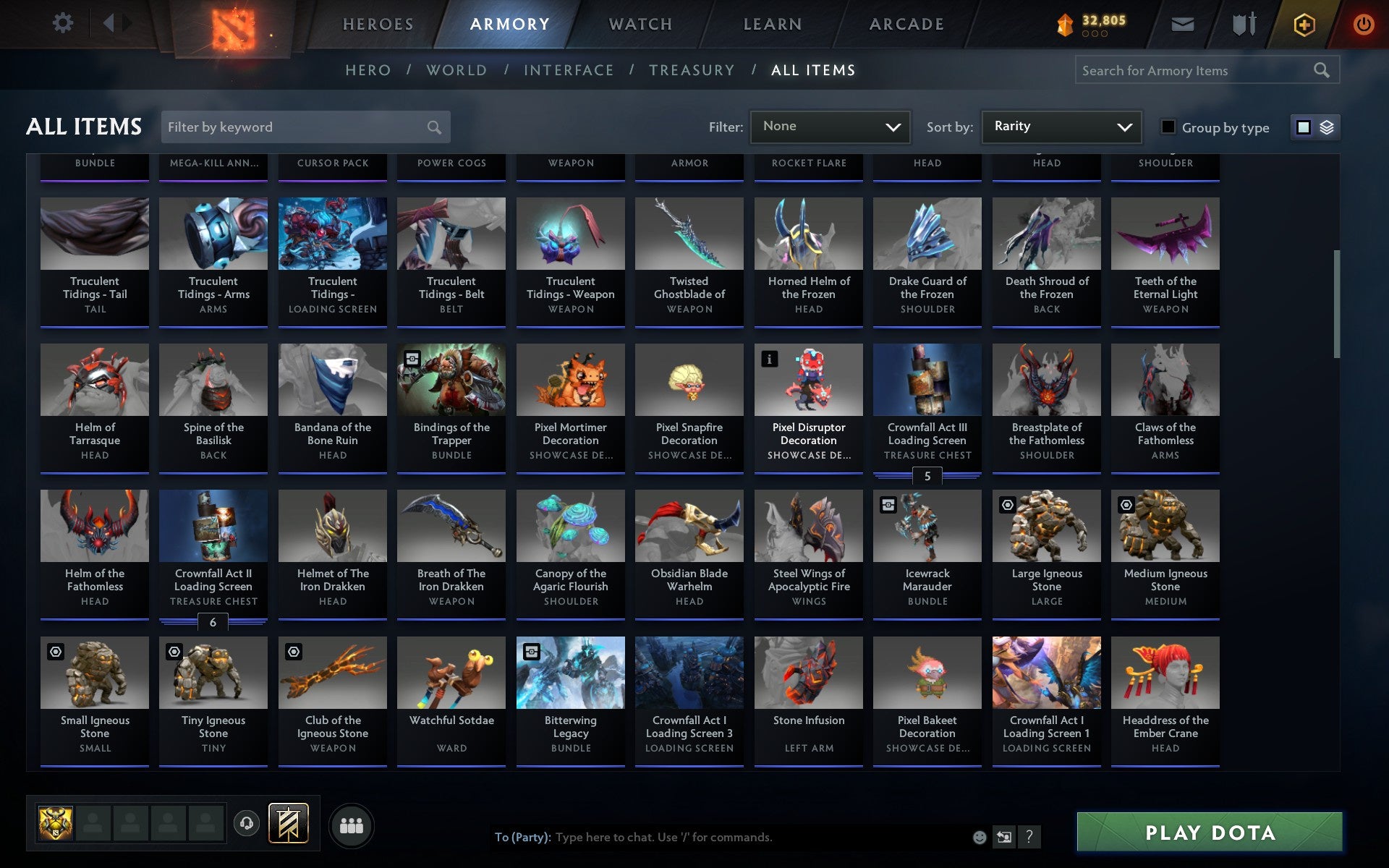The image size is (1389, 868).
Task: Click the chat help question mark icon
Action: pos(1028,838)
